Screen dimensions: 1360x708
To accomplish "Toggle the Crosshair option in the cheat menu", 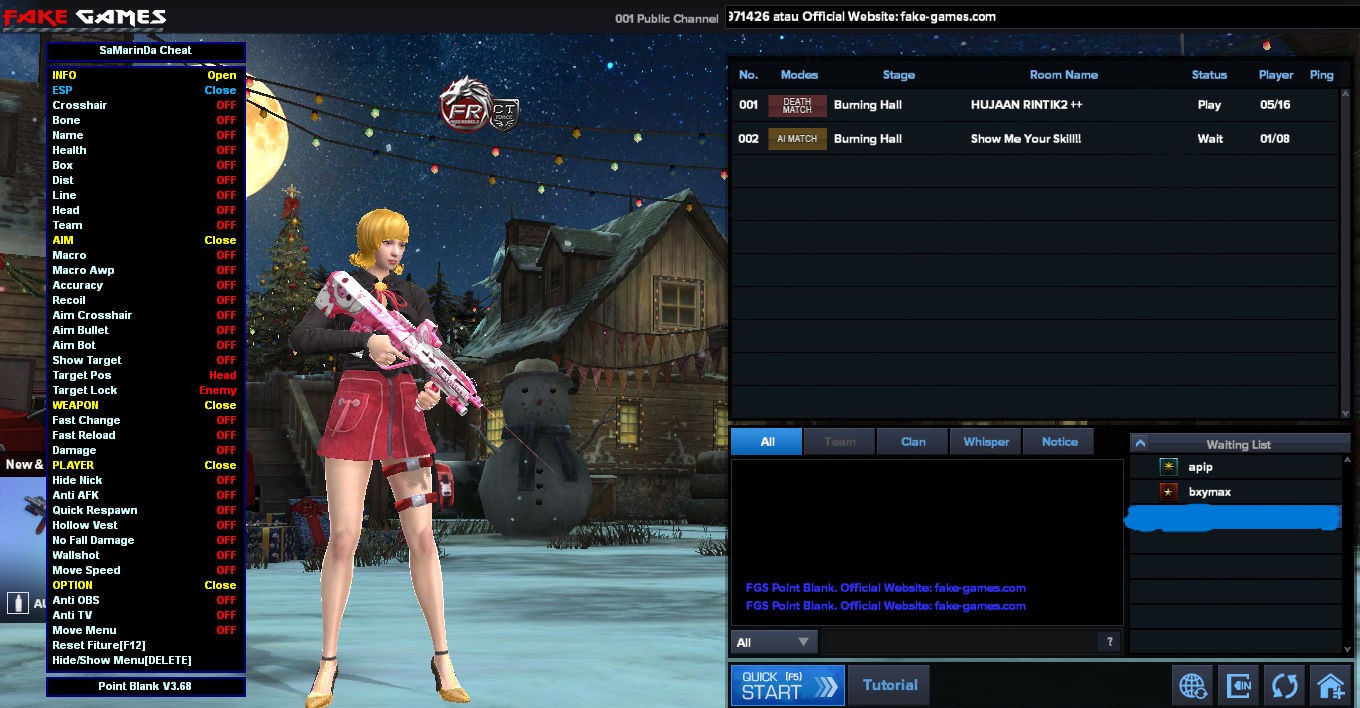I will click(226, 105).
